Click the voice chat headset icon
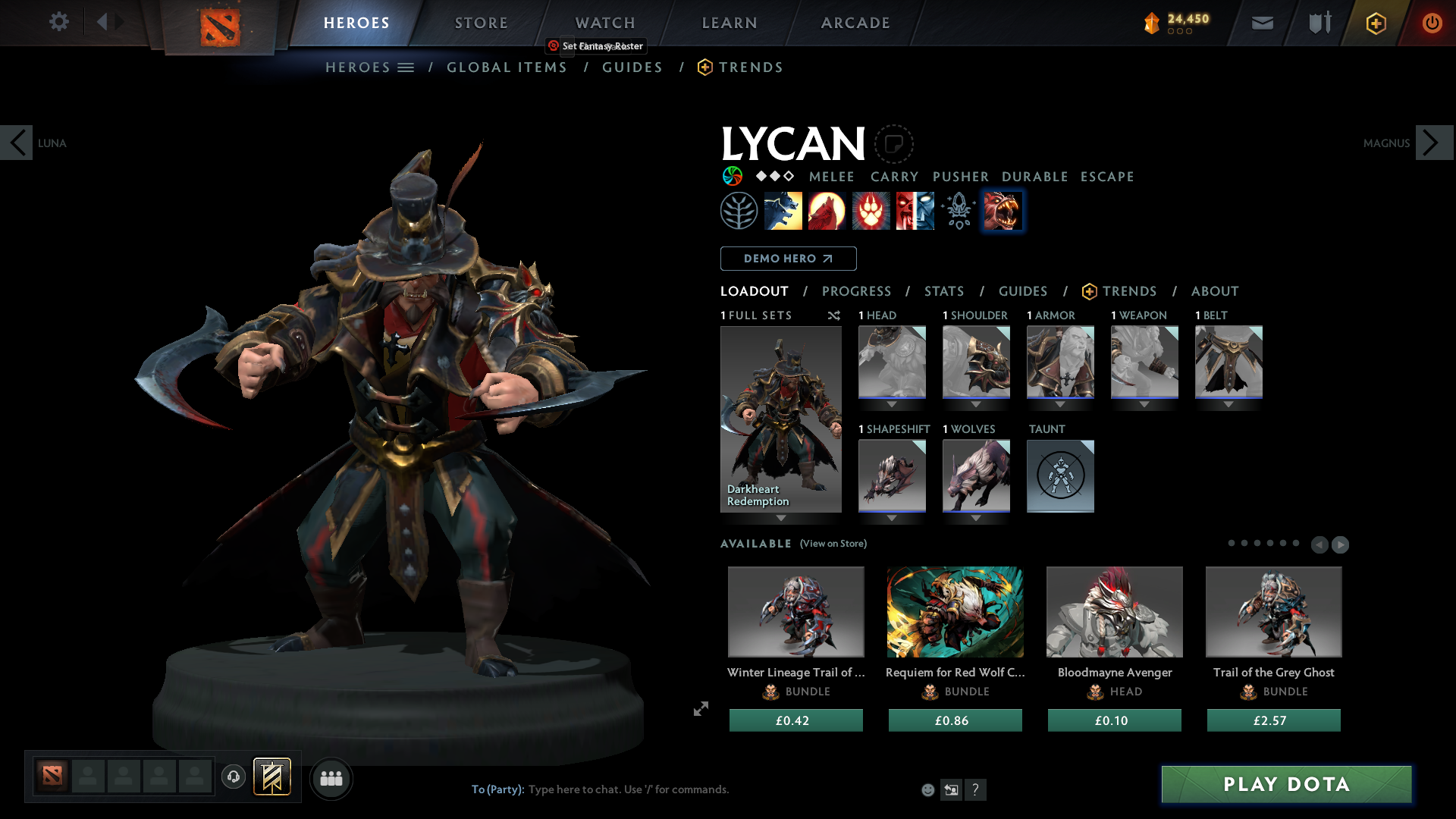The width and height of the screenshot is (1456, 819). tap(234, 777)
